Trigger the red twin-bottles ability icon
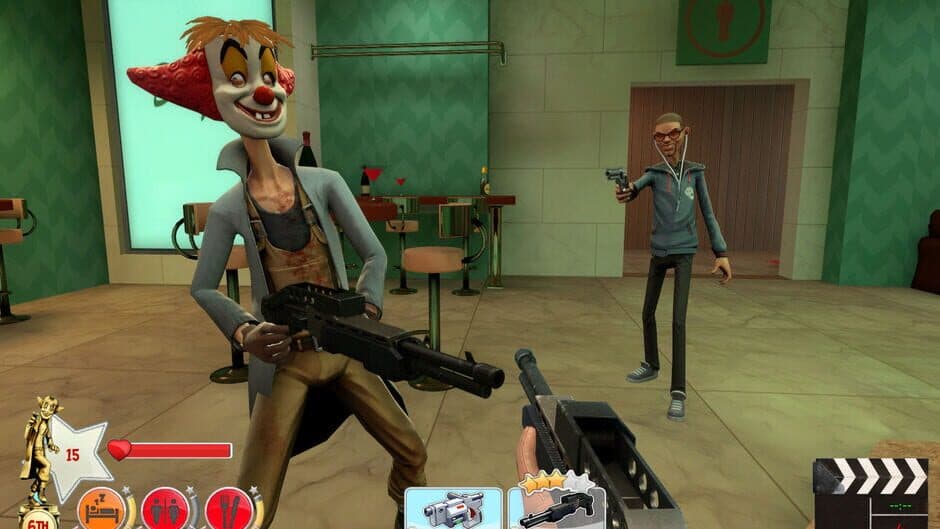Screen dimensions: 940x529 229,509
